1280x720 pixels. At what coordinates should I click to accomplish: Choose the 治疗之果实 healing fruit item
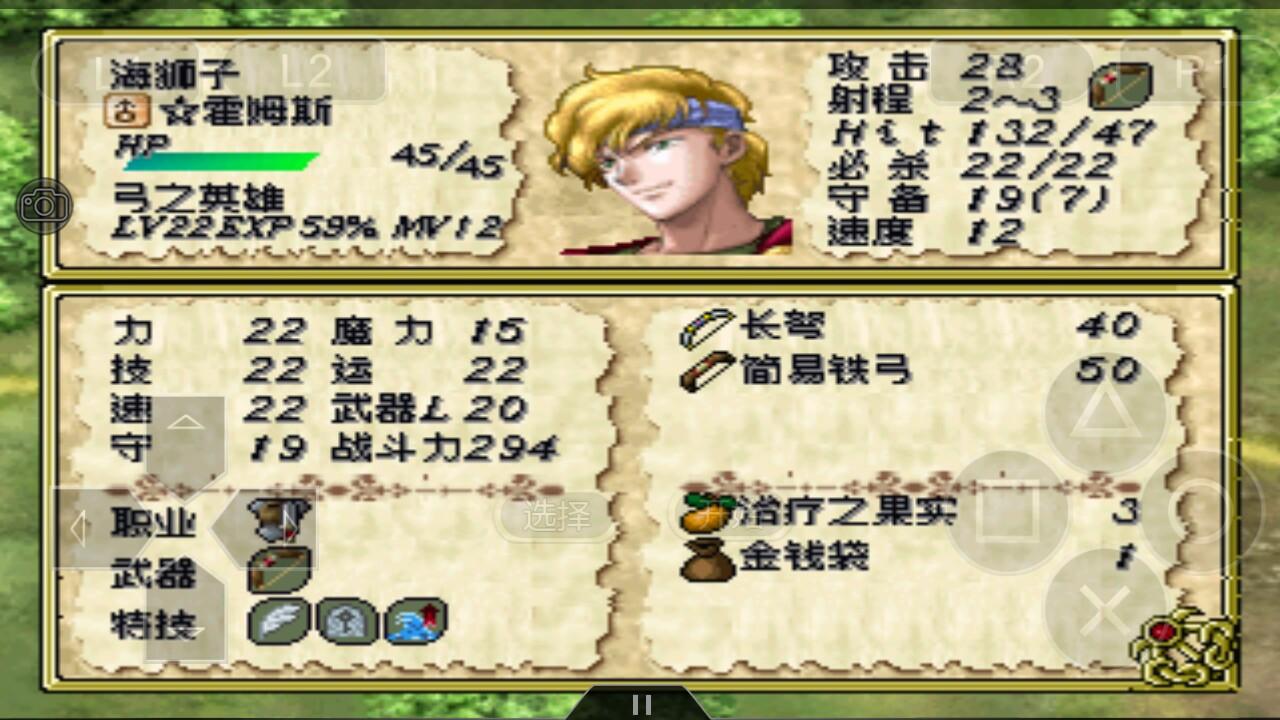(x=846, y=512)
